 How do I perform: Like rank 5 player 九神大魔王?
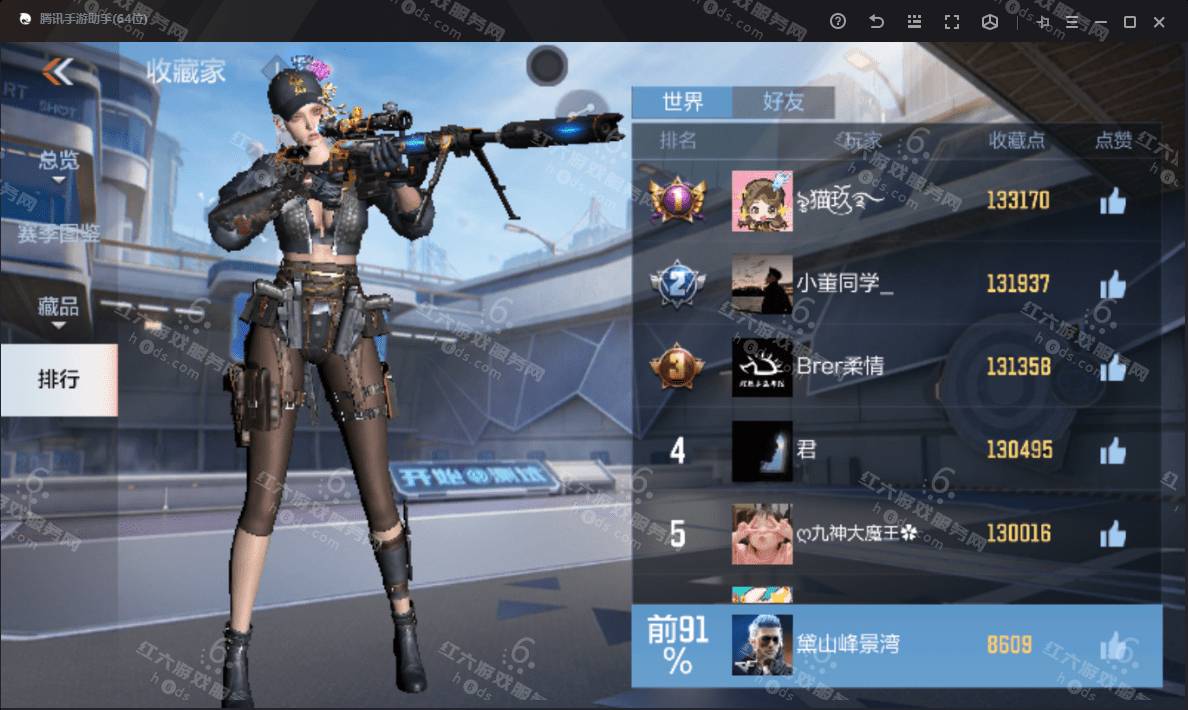1112,535
